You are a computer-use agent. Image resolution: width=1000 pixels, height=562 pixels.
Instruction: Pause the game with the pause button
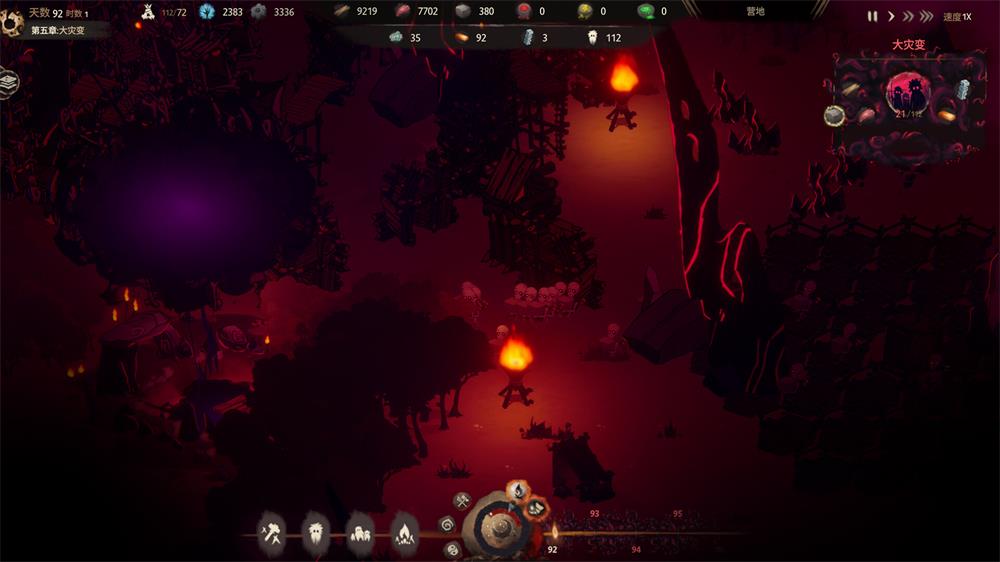click(872, 16)
